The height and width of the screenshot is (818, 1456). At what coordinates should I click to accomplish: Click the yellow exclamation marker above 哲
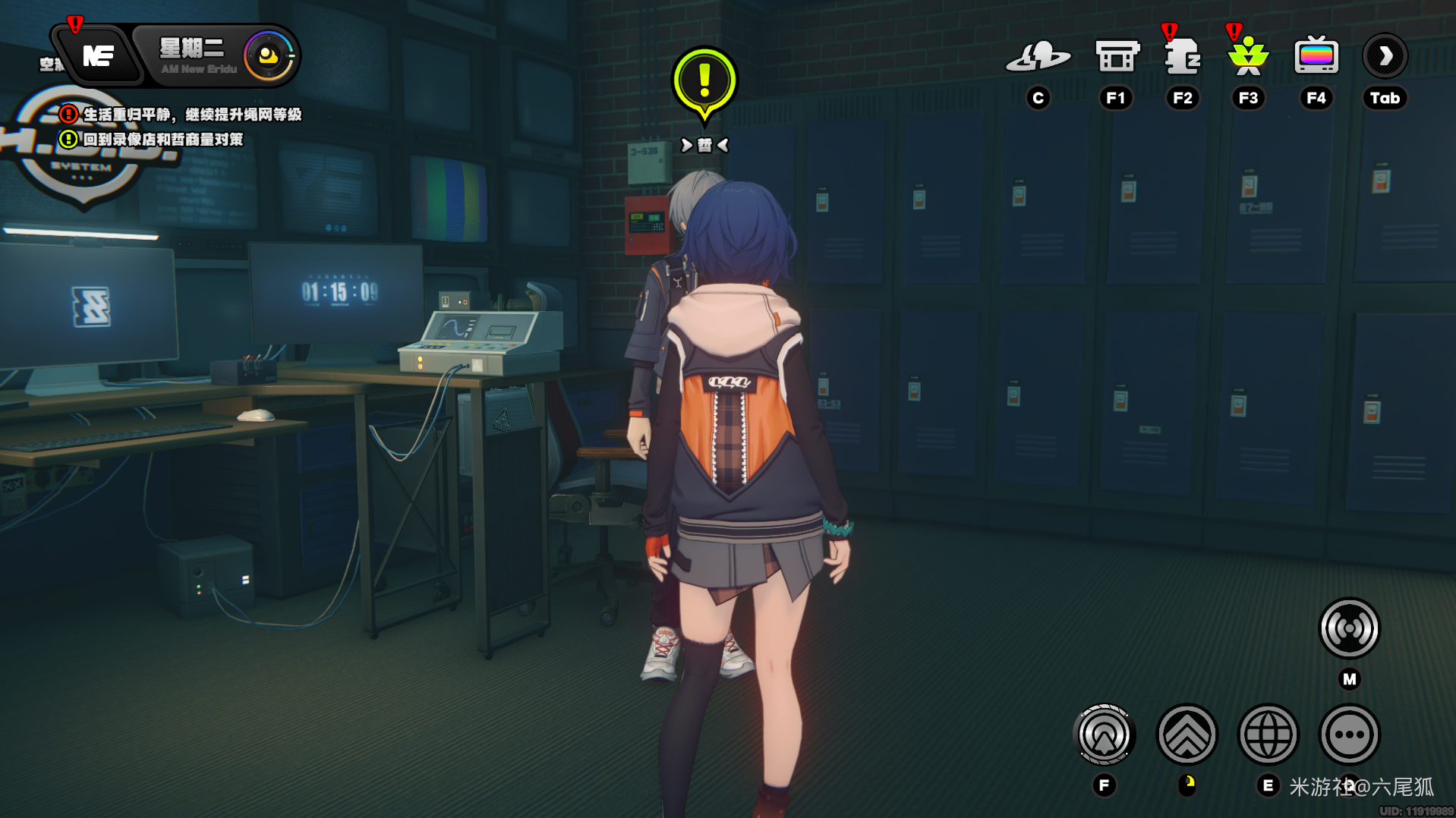coord(704,82)
